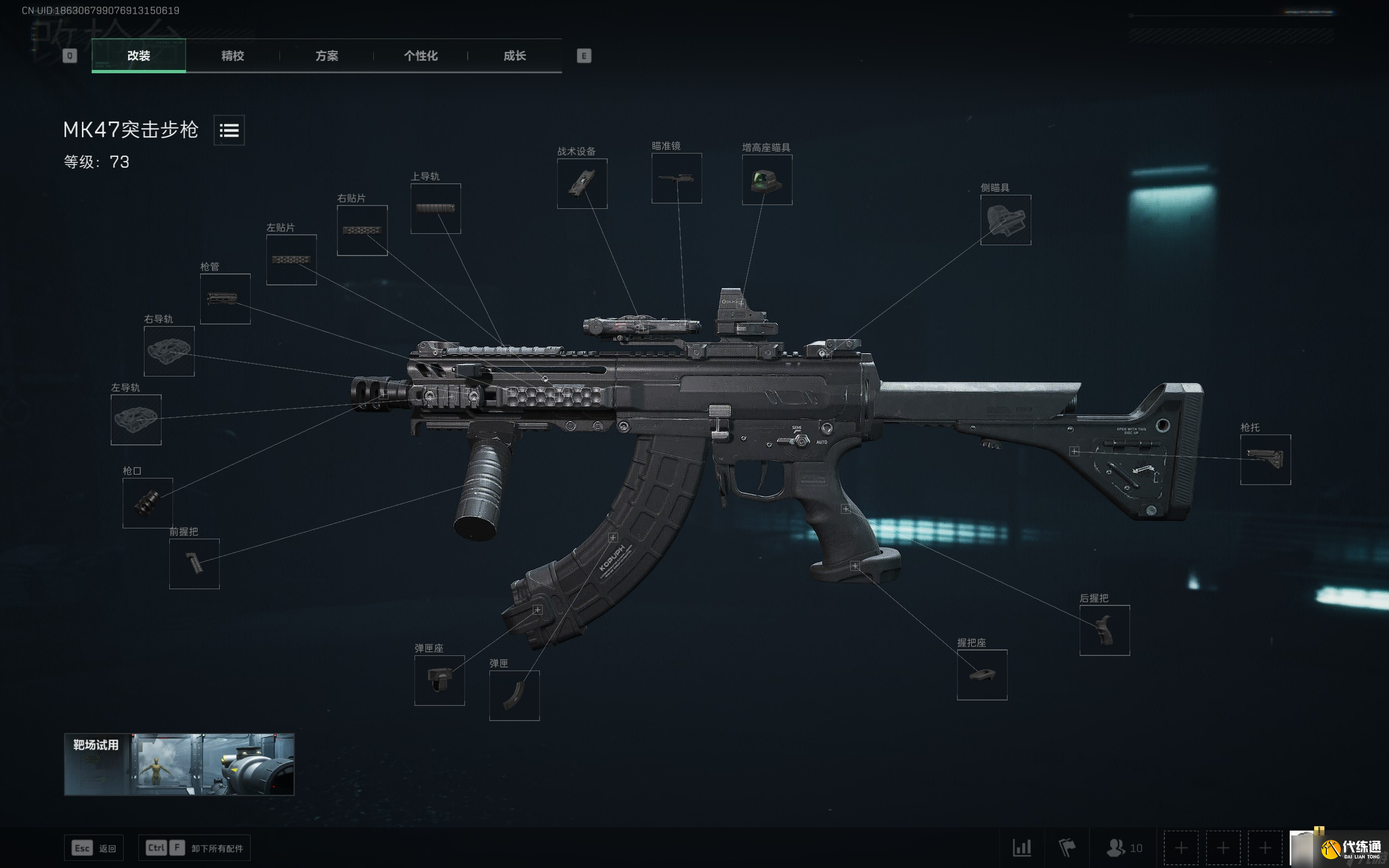The image size is (1389, 868).
Task: Open the 增高座瞄具 red dot slot
Action: [767, 180]
